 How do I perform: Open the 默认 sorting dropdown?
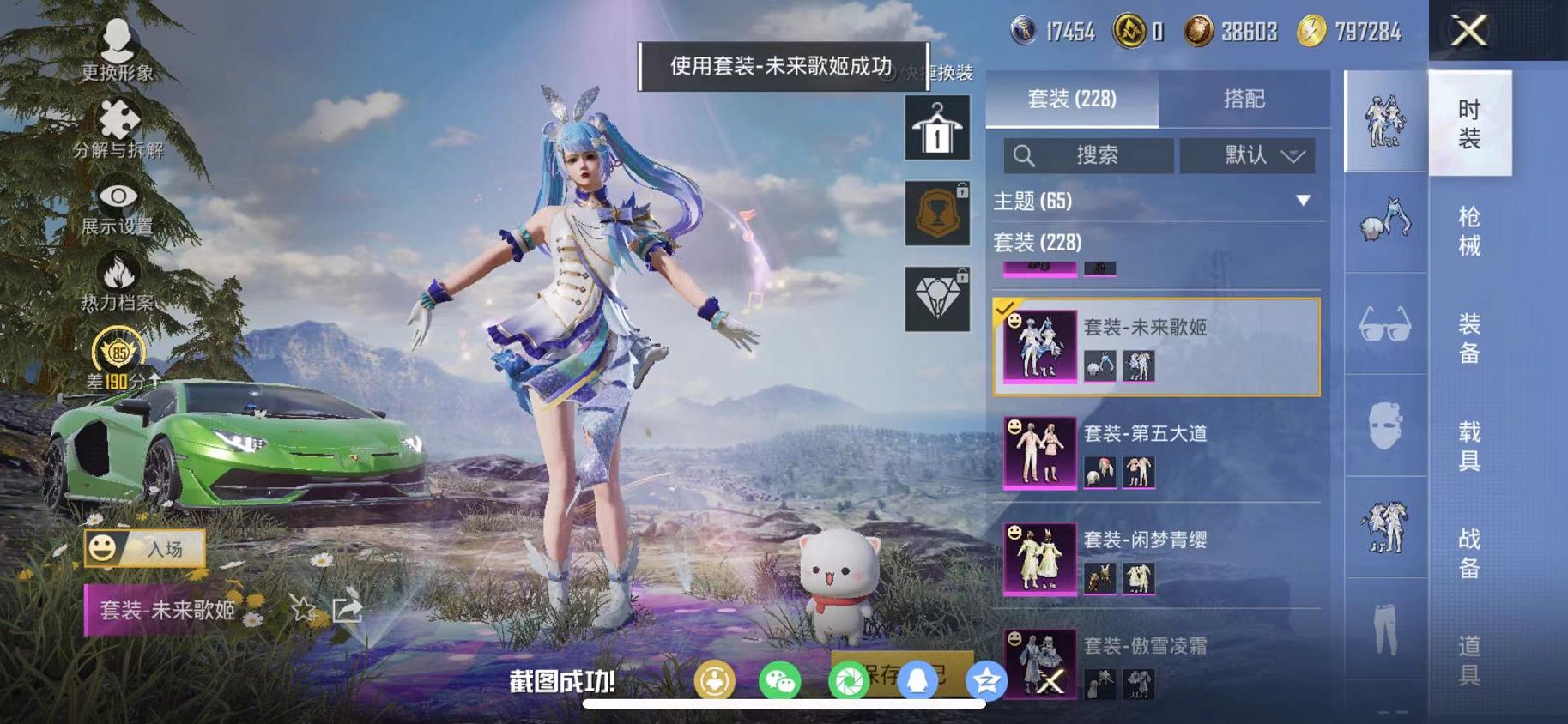tap(1246, 156)
